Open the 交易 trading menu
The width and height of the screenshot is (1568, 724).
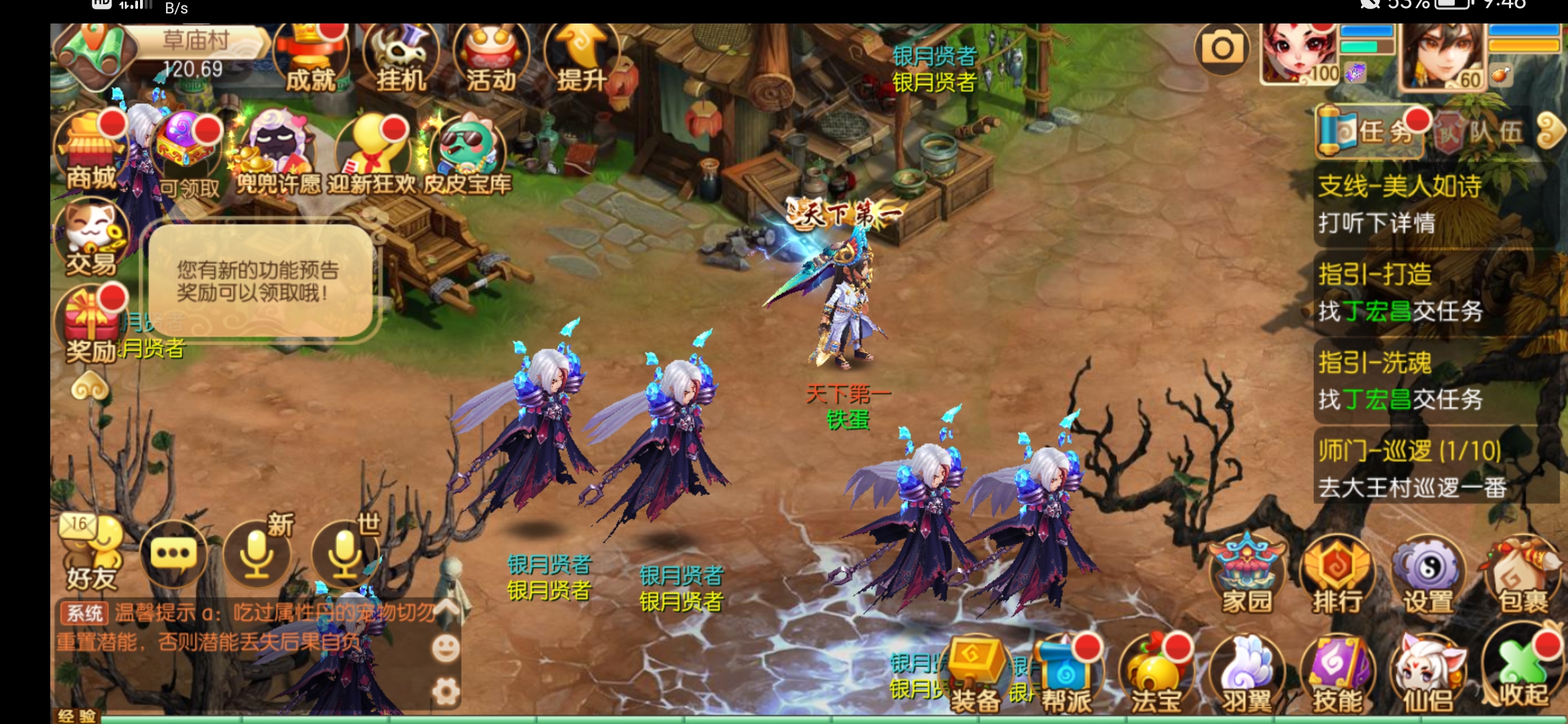click(x=91, y=239)
